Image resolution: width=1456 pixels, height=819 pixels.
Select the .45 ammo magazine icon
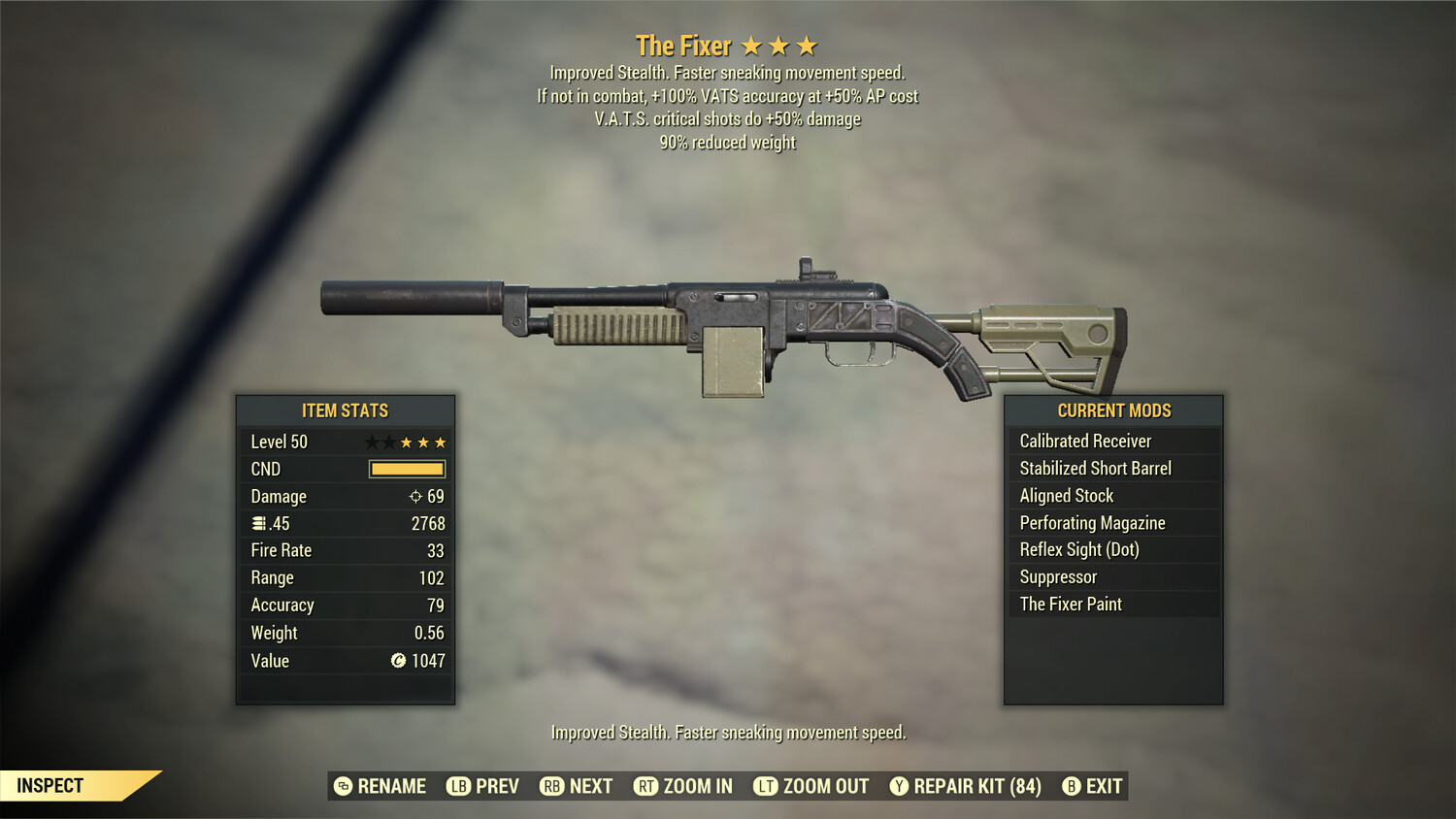tap(258, 523)
